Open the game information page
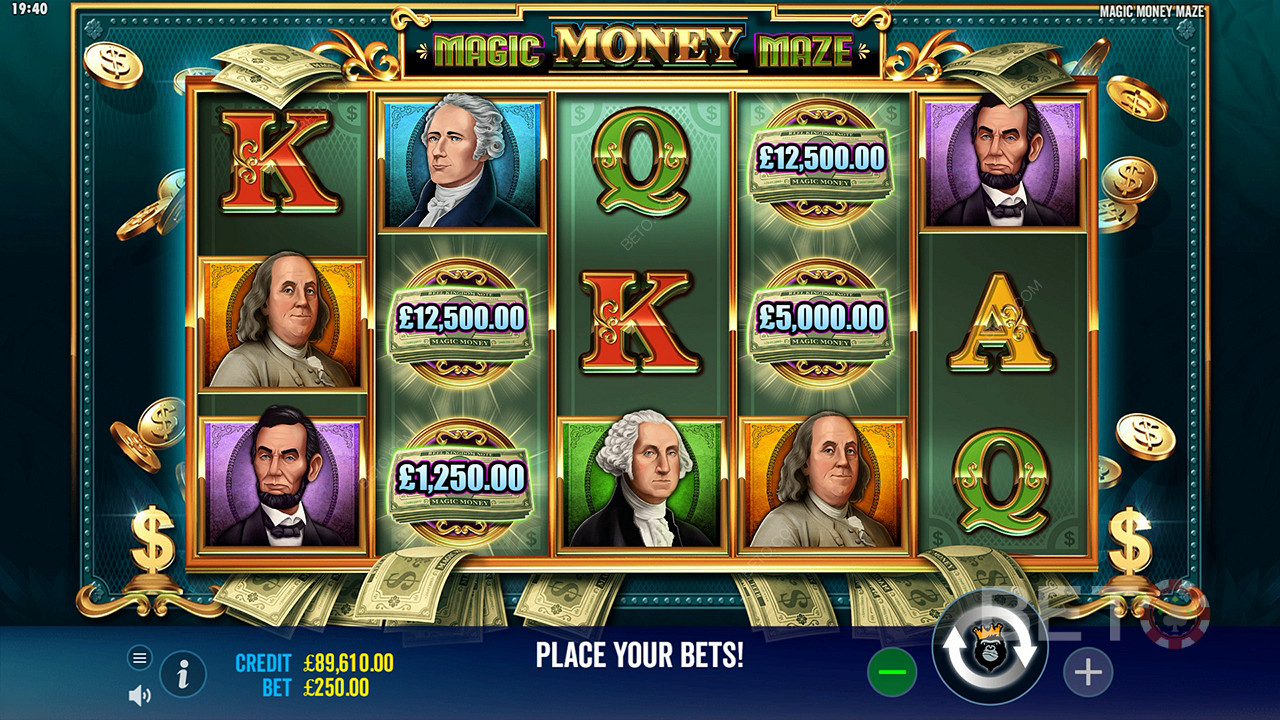Screen dimensions: 1280x720 pos(183,675)
